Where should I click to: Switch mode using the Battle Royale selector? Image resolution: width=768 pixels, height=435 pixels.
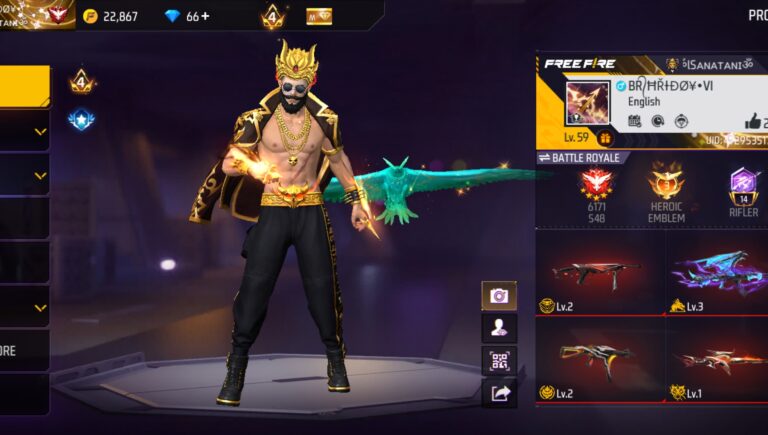pos(584,158)
